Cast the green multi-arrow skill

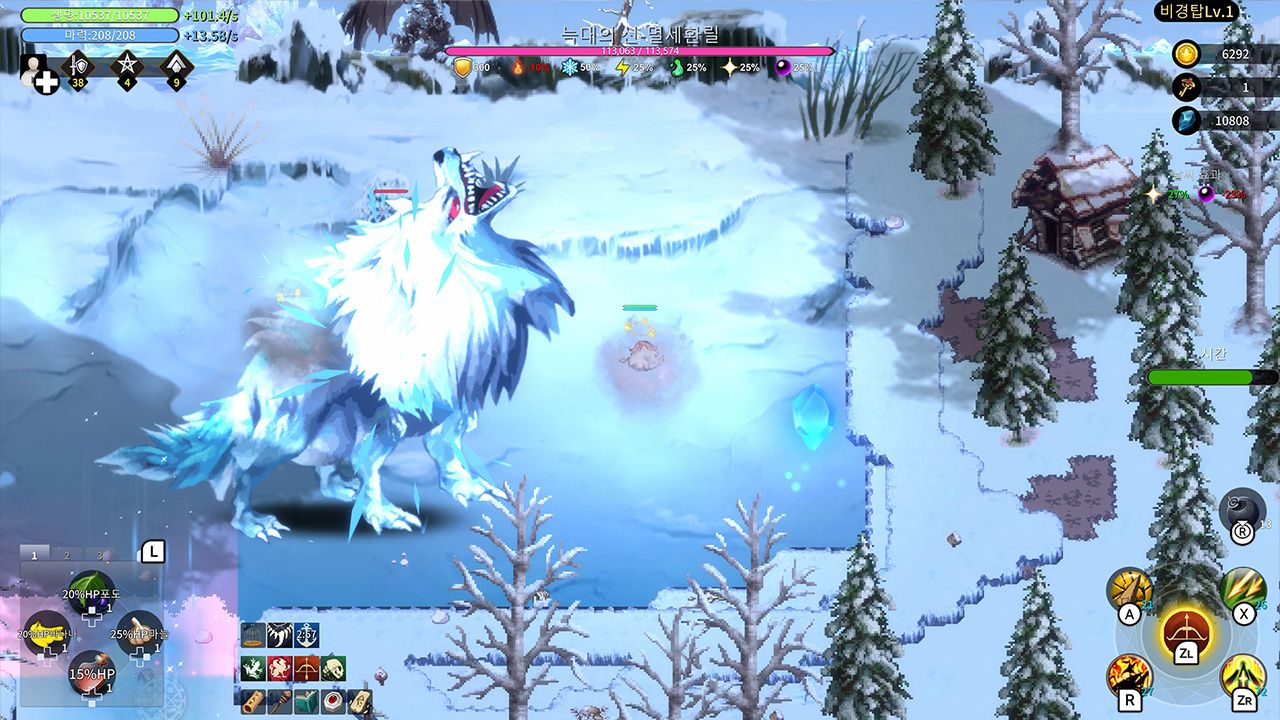(x=1242, y=590)
